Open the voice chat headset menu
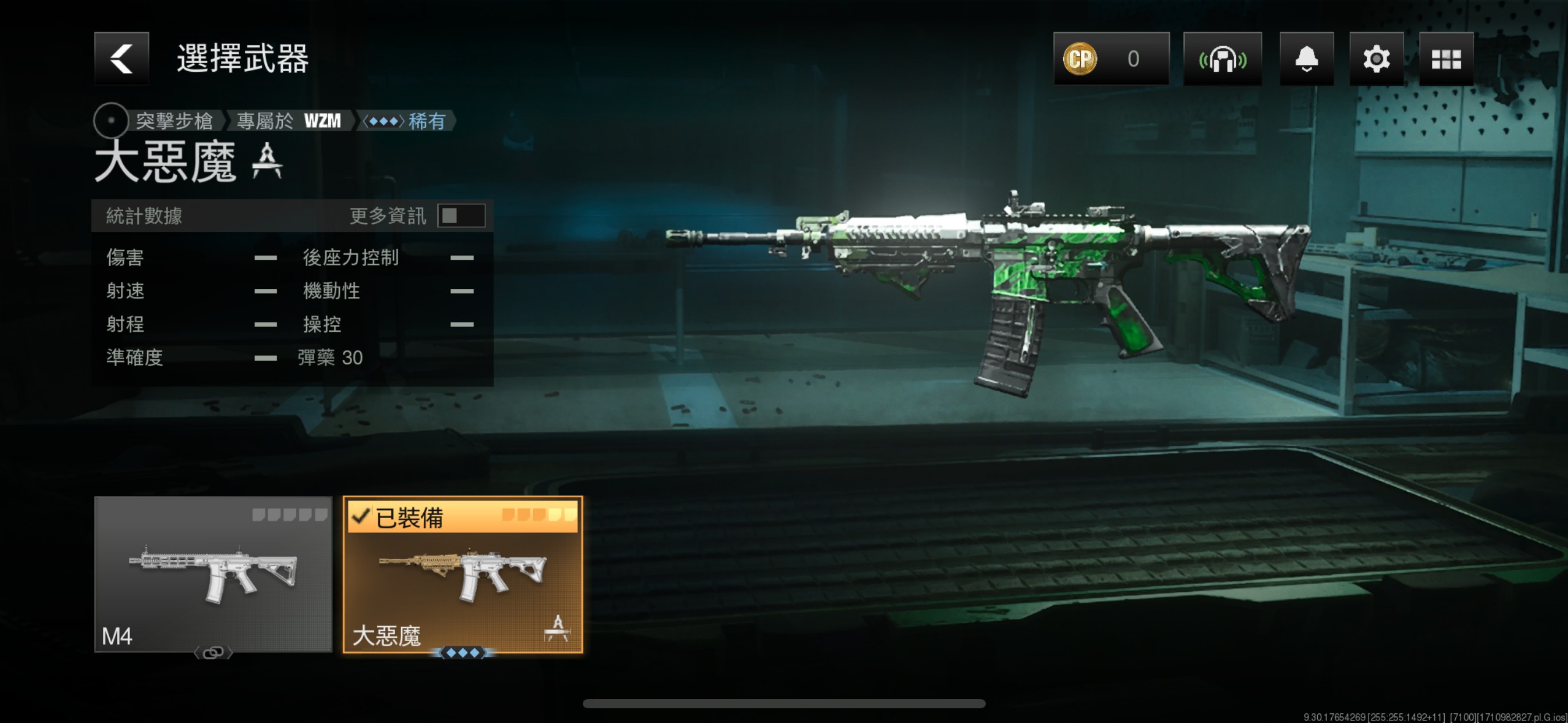This screenshot has height=723, width=1568. 1222,59
